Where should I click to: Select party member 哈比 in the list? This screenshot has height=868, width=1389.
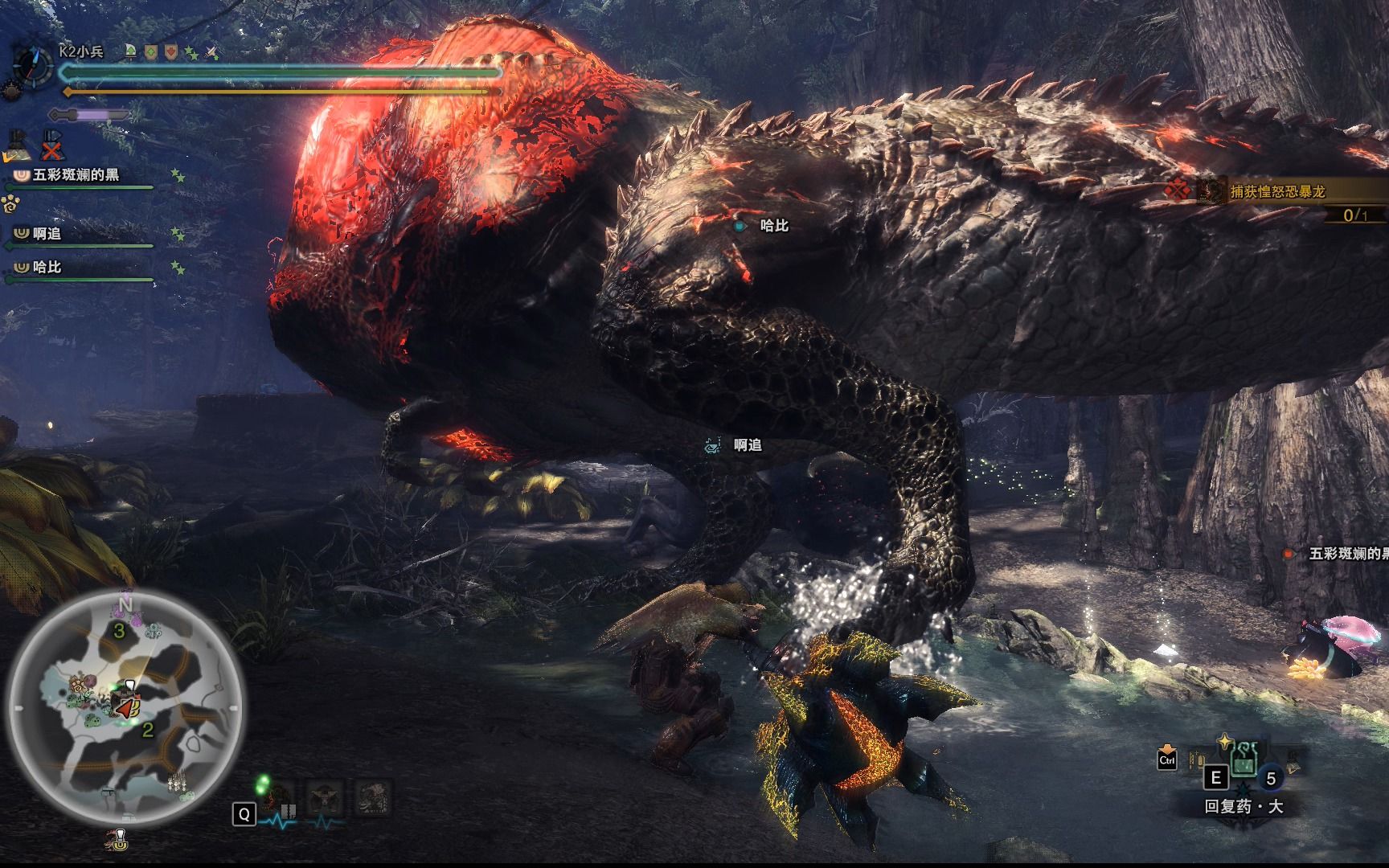(x=47, y=267)
